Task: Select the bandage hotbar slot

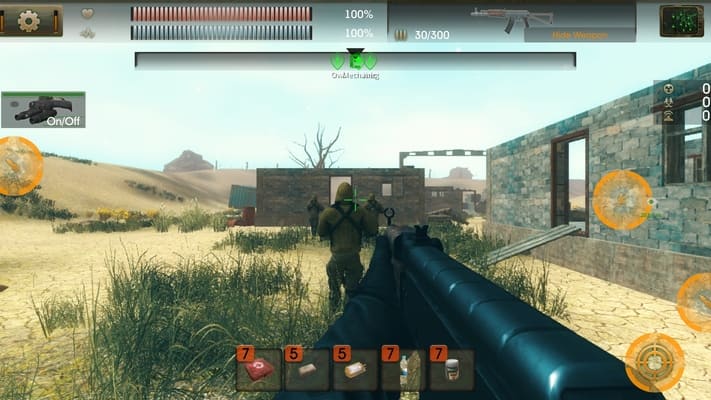Action: (x=306, y=370)
